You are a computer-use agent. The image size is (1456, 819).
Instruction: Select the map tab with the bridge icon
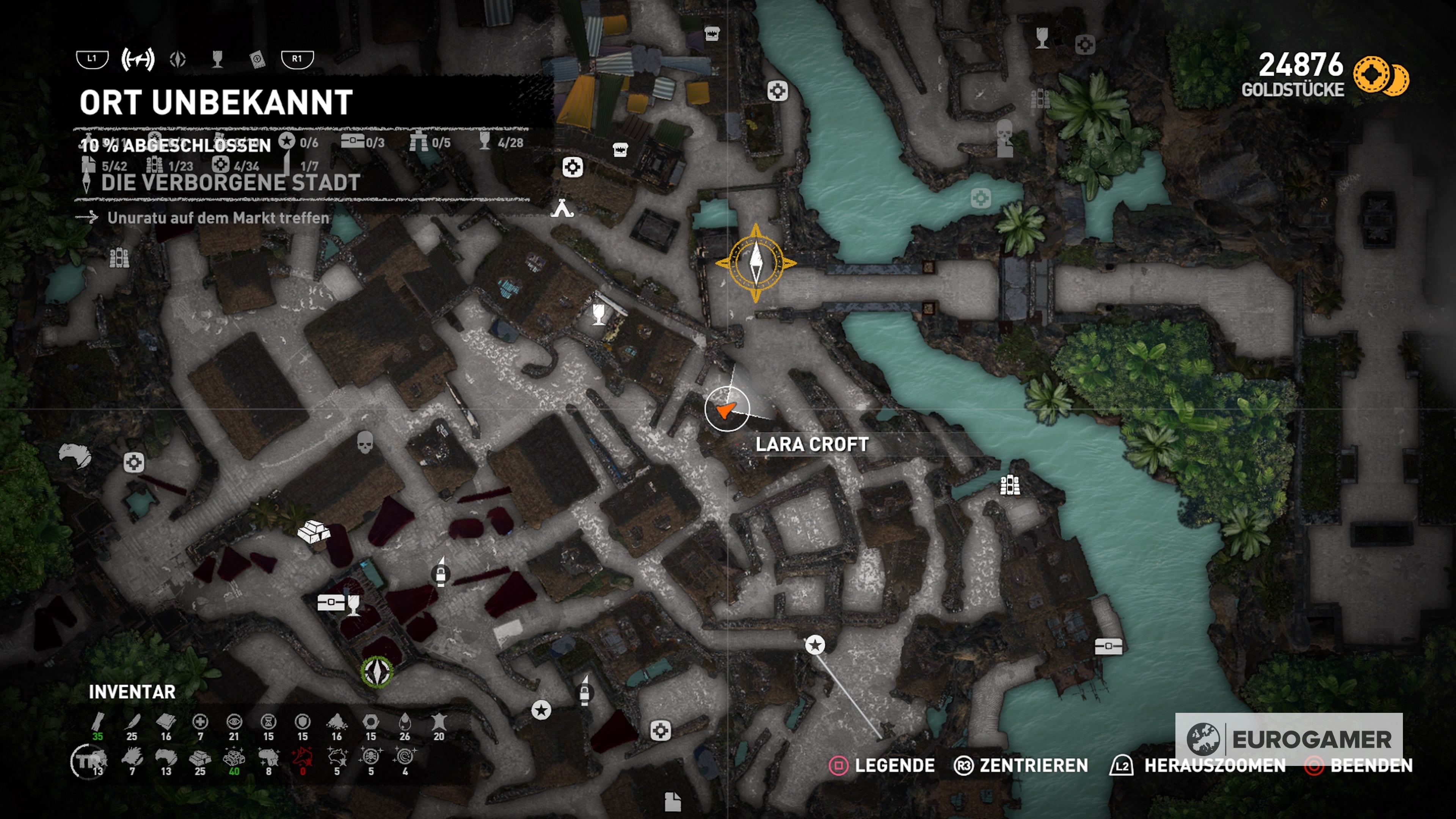click(x=137, y=59)
